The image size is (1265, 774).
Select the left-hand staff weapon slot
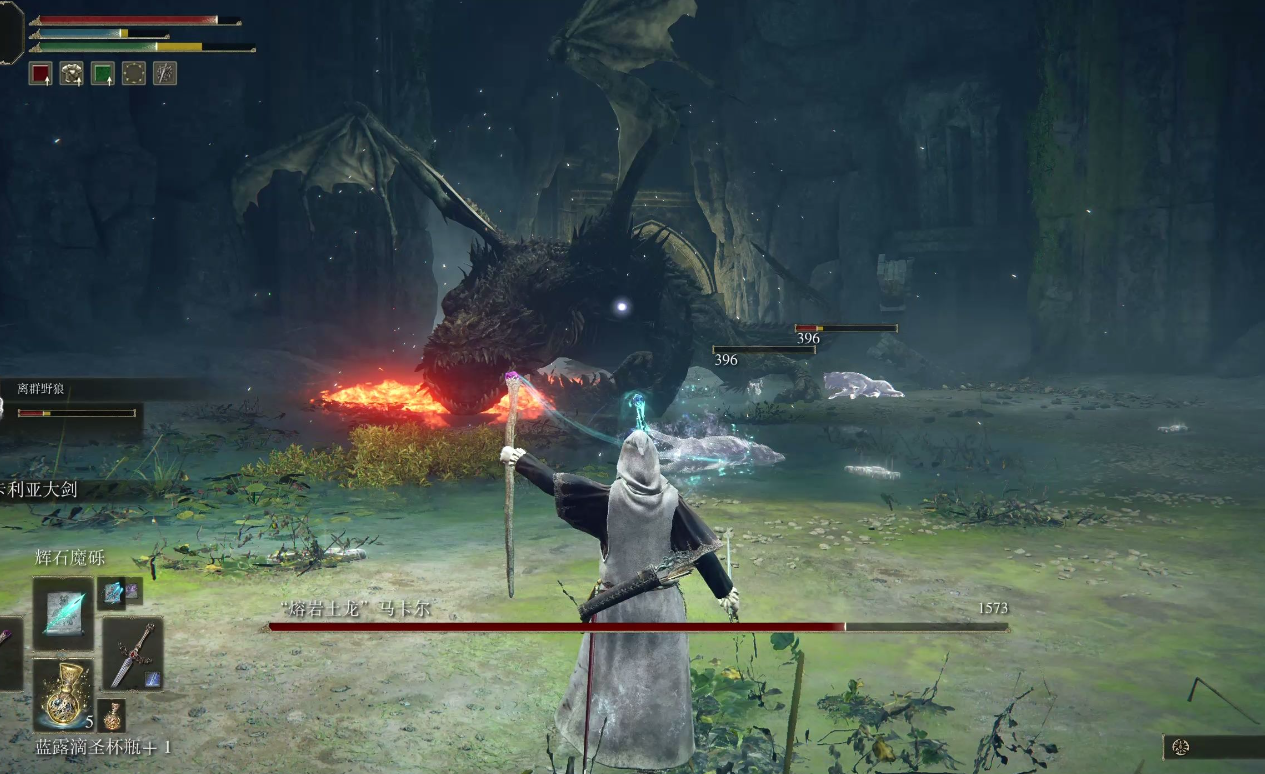tap(8, 654)
